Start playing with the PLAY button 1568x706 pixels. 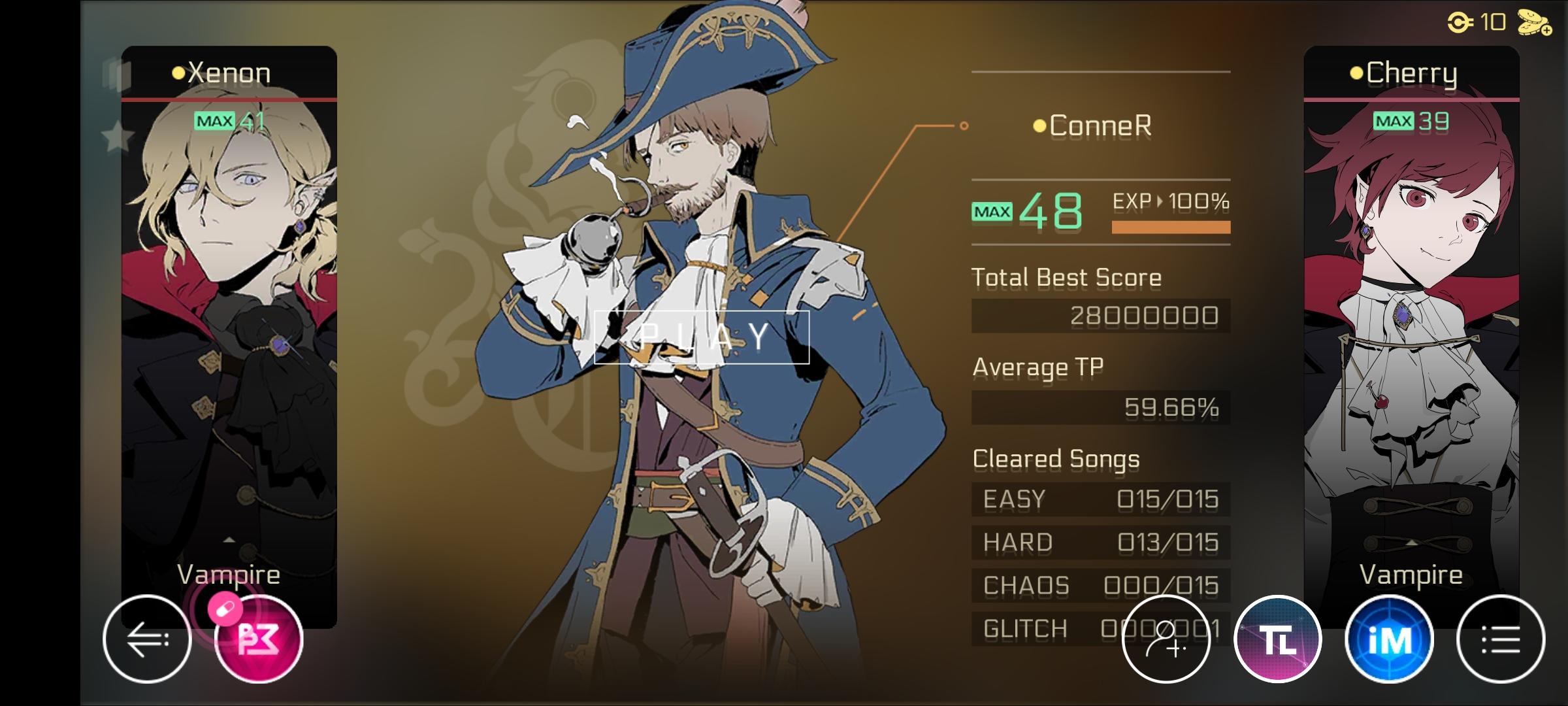tap(702, 337)
